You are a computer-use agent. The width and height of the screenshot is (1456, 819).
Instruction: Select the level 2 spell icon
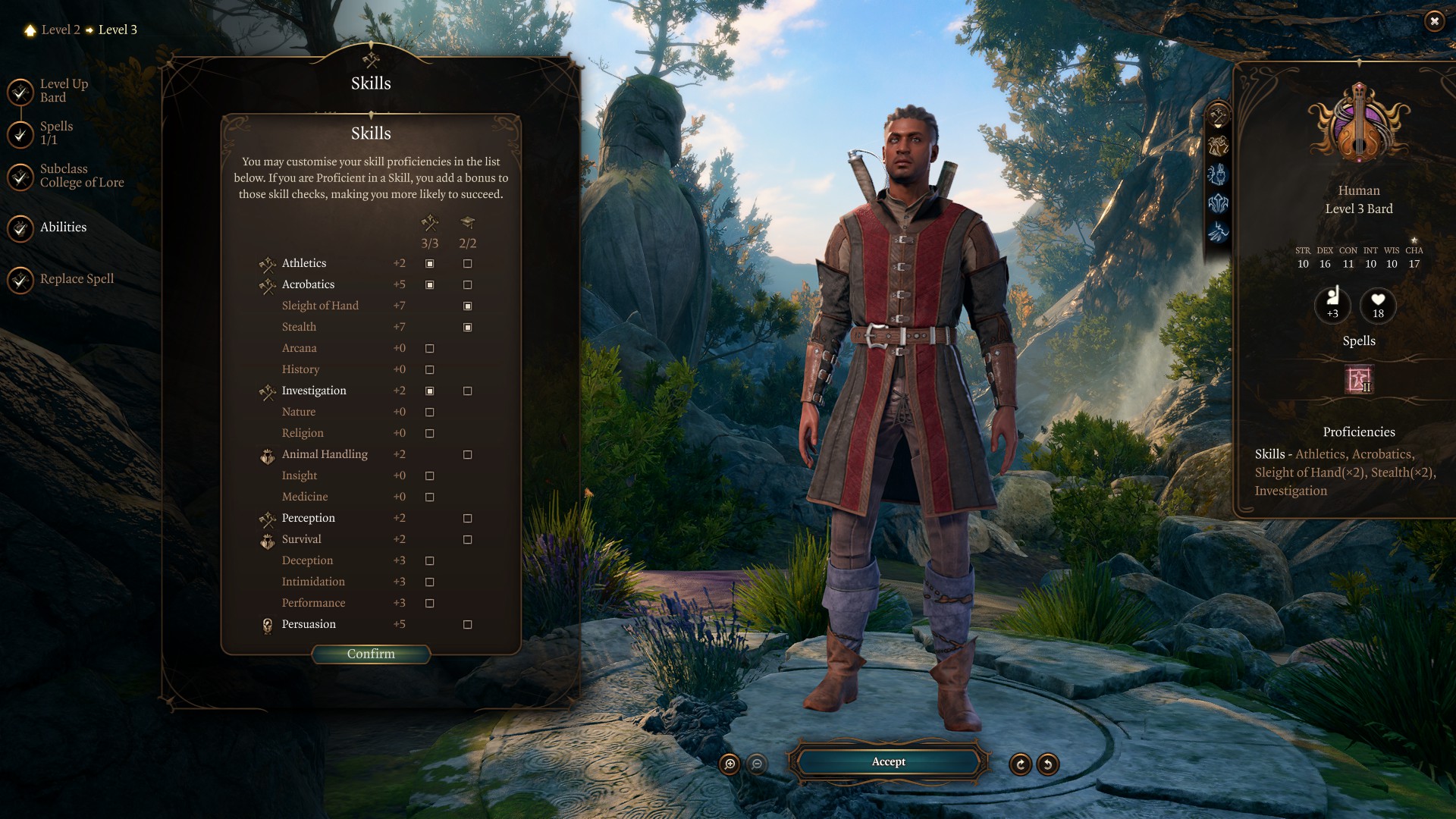1358,379
